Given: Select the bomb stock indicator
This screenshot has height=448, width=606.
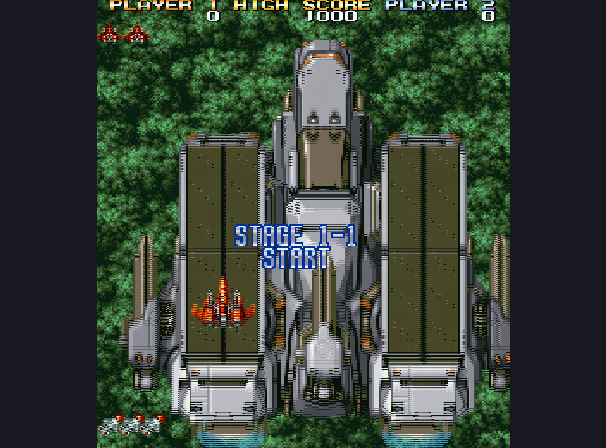Looking at the screenshot, I should point(130,426).
